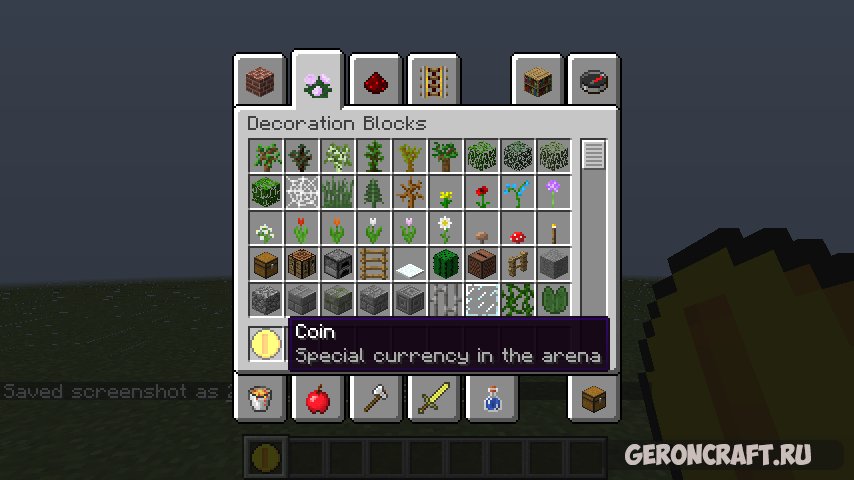Select the lava bucket Miscellaneous tab
Screen dimensions: 854x480
click(x=260, y=399)
